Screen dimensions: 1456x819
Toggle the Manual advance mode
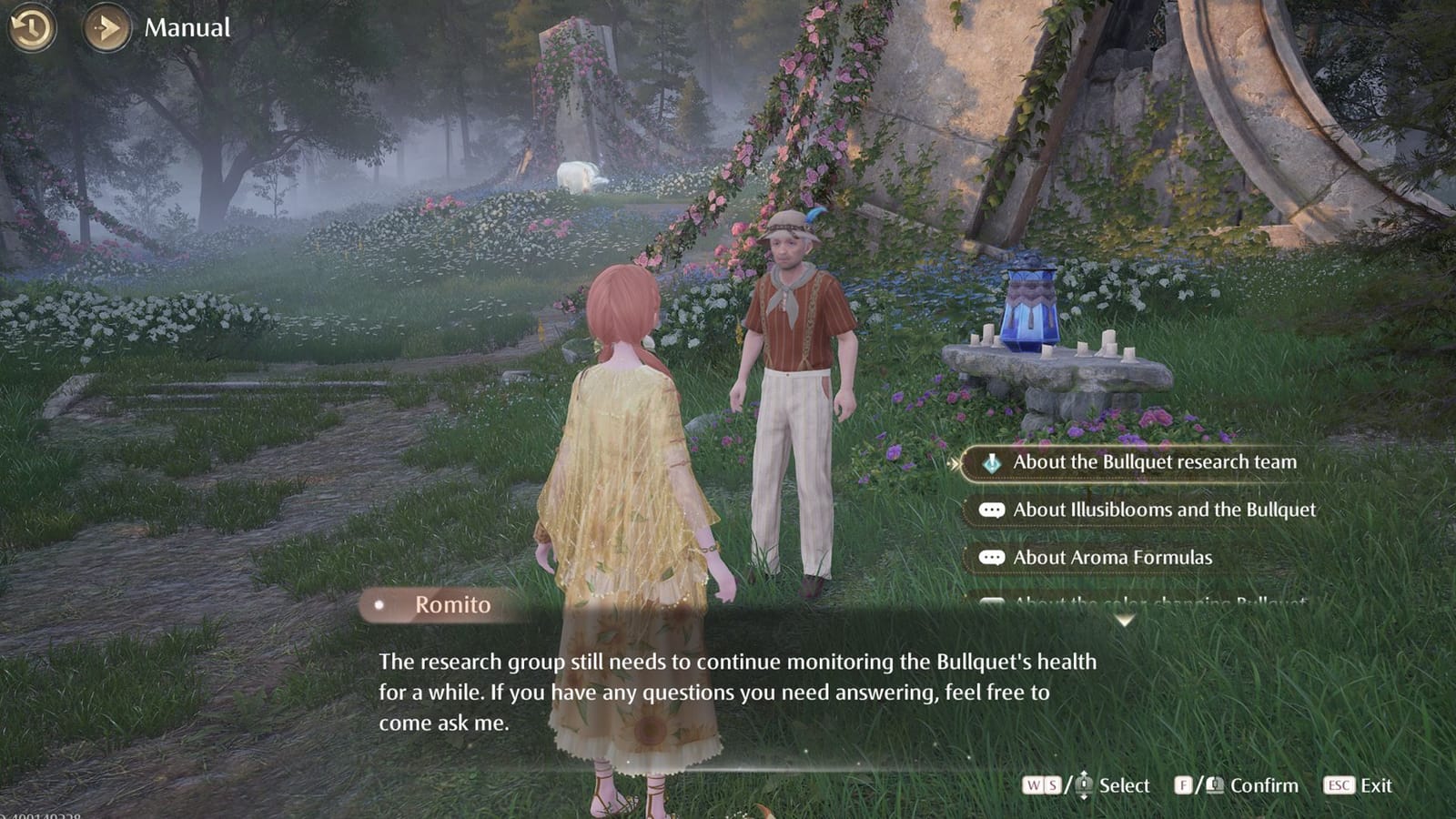point(187,28)
